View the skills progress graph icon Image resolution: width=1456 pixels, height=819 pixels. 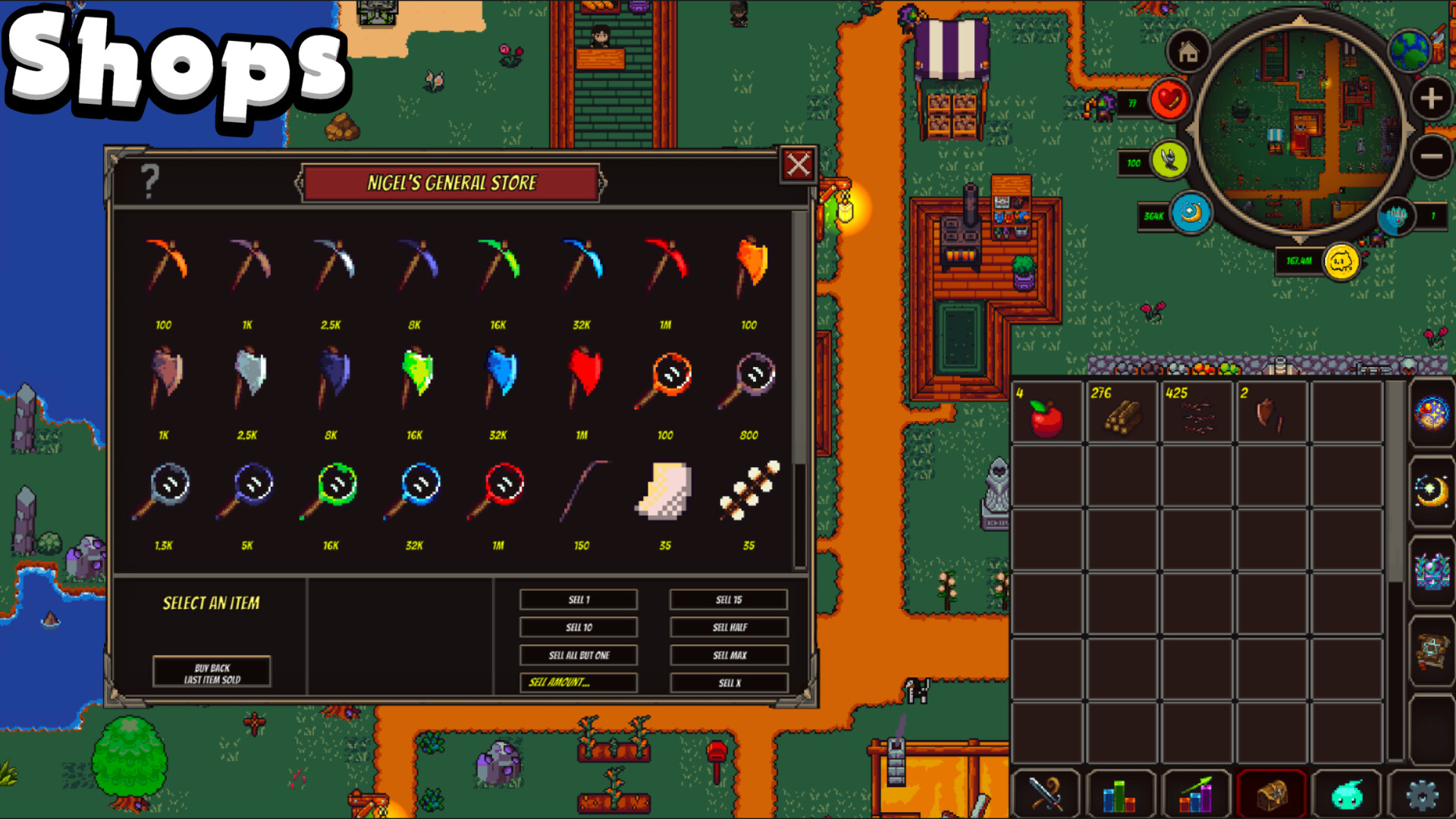click(x=1196, y=794)
